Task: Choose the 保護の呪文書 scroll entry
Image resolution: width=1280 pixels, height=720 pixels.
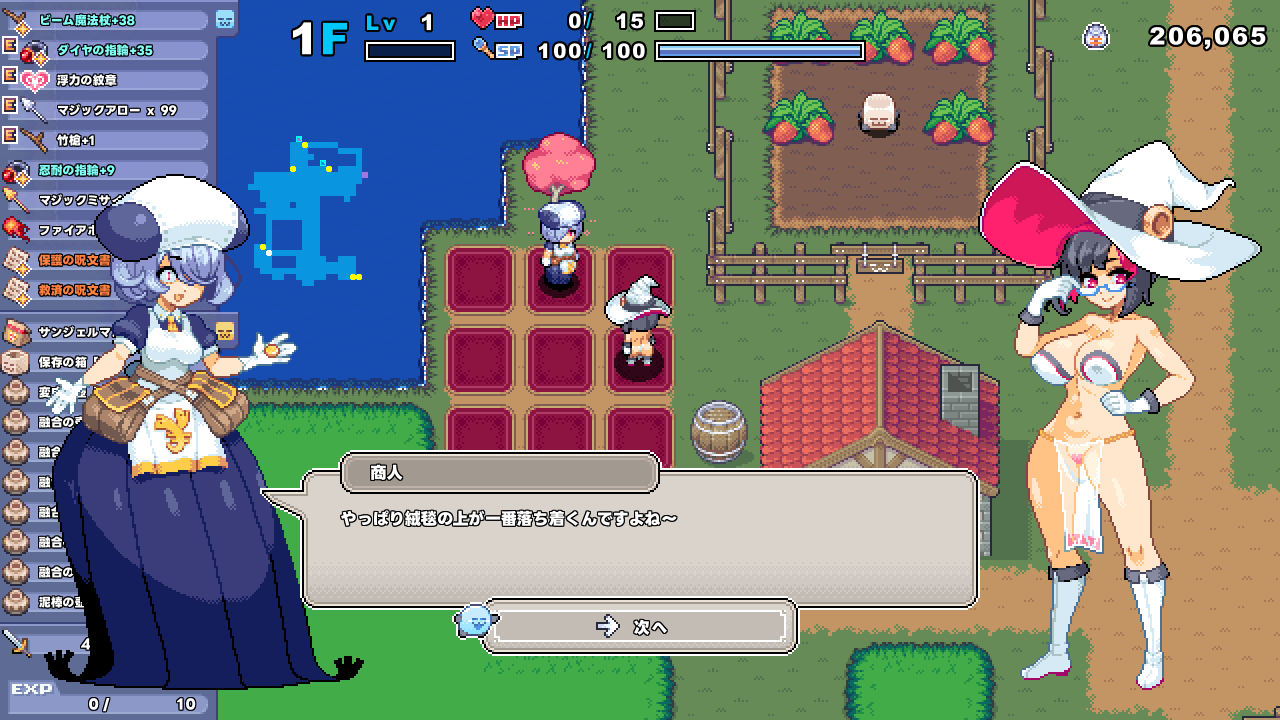Action: (60, 260)
